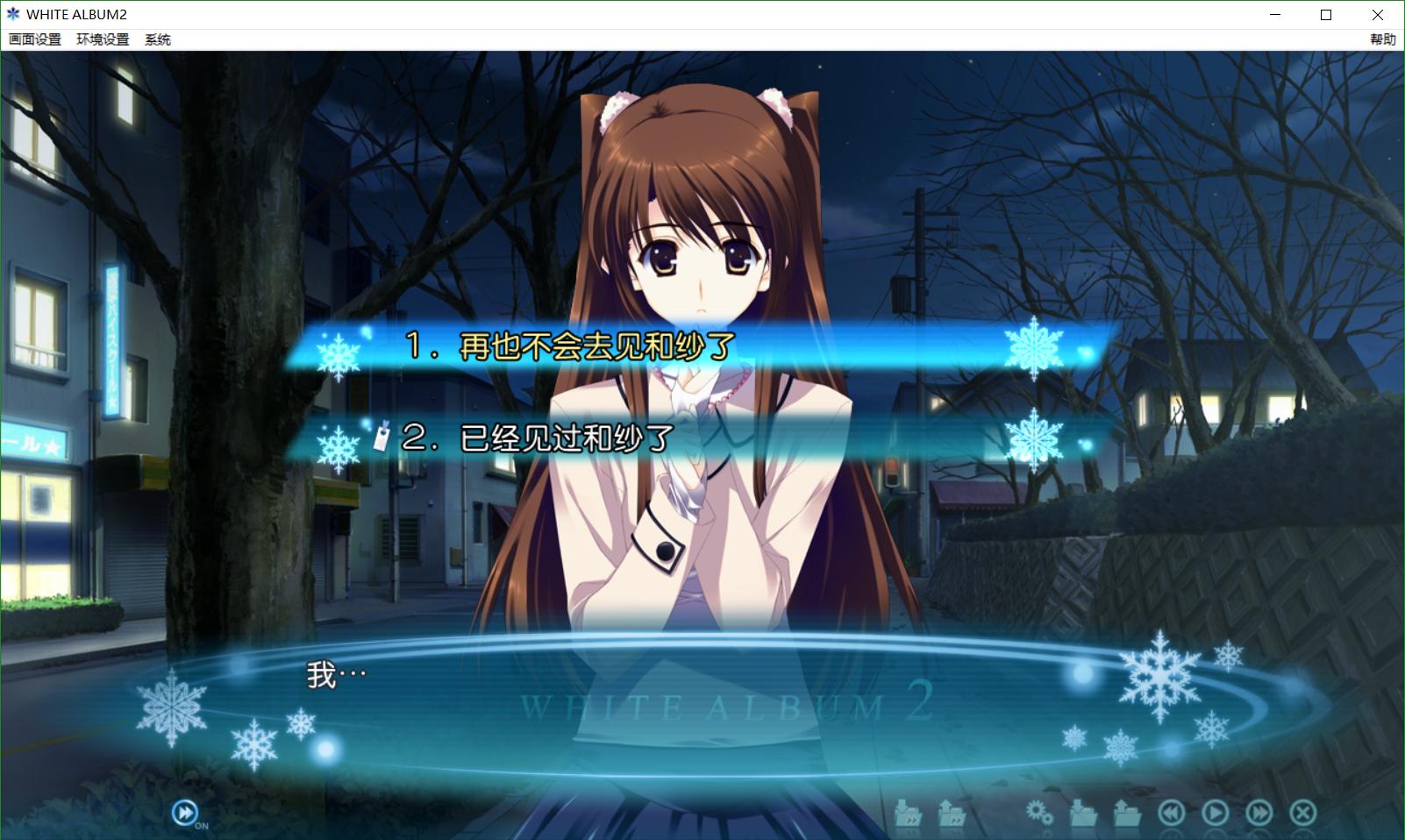Viewport: 1405px width, 840px height.
Task: Open settings with the gears icon
Action: tap(1039, 813)
